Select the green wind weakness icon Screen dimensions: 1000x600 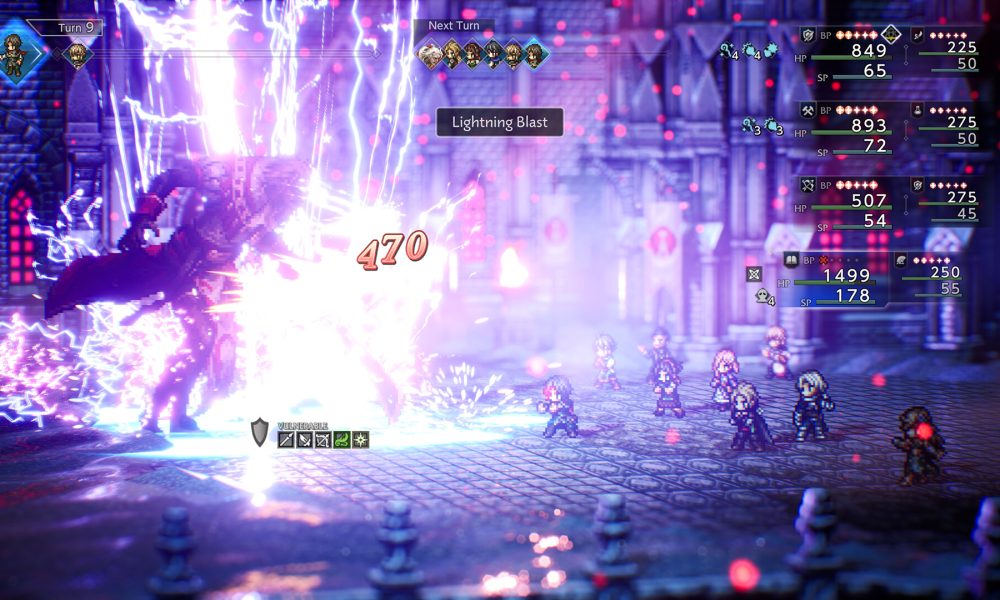[x=342, y=439]
